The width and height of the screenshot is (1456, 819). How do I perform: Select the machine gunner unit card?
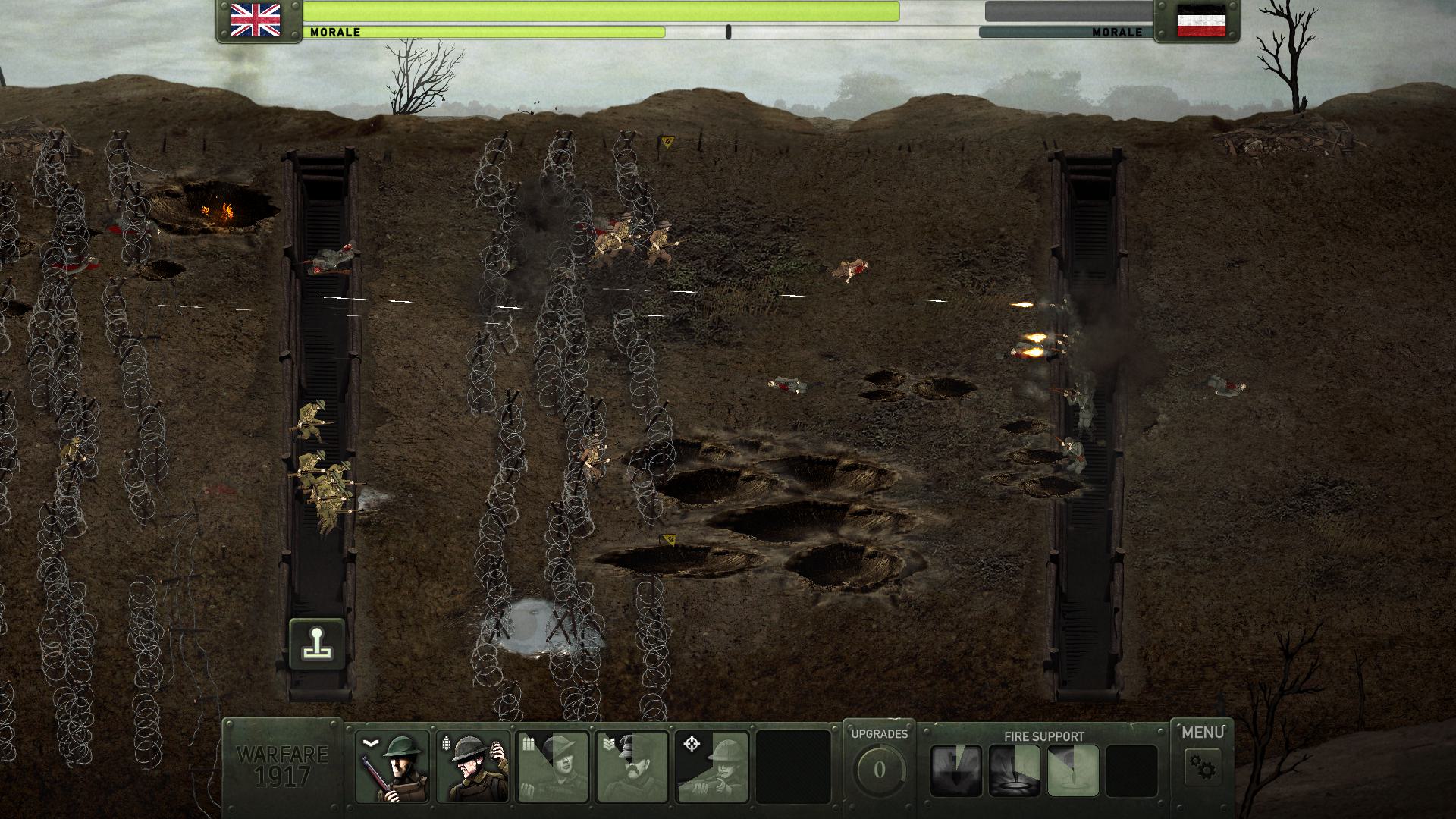point(553,767)
